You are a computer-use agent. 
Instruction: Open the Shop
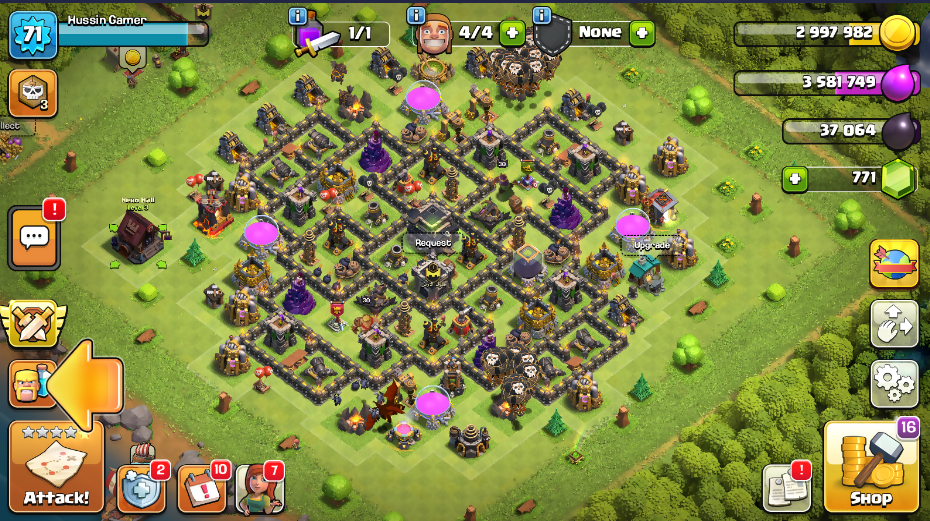871,468
